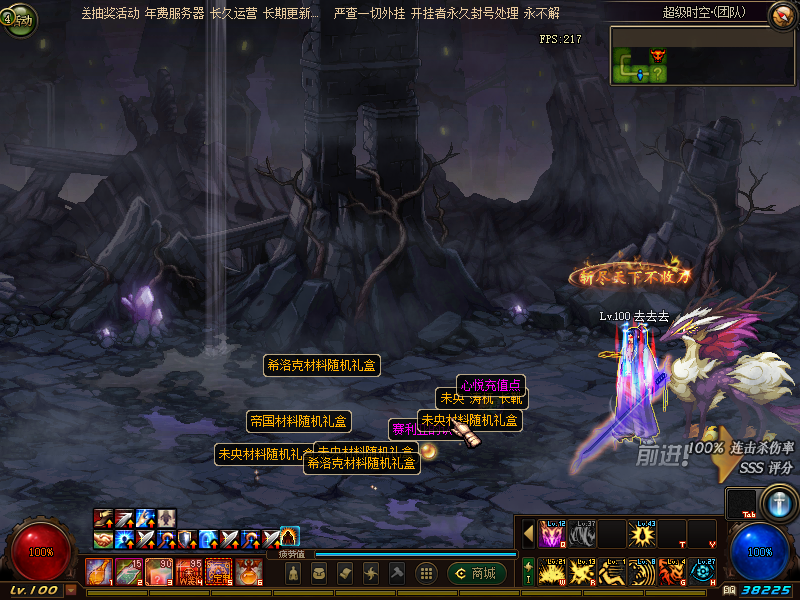The height and width of the screenshot is (600, 800).
Task: Use the green item in quick slot 2
Action: pyautogui.click(x=128, y=572)
